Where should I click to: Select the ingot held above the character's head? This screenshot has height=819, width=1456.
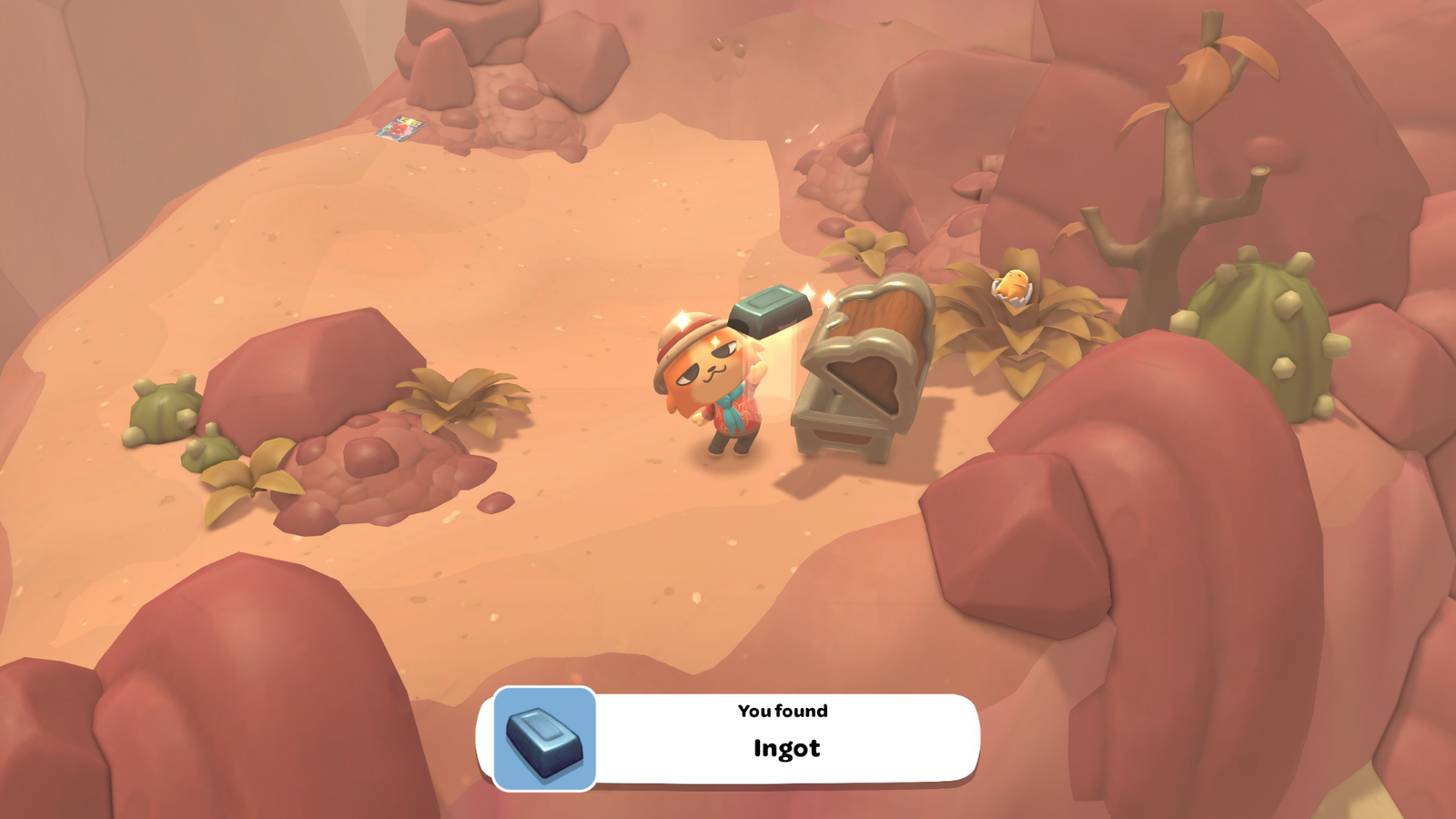tap(769, 309)
